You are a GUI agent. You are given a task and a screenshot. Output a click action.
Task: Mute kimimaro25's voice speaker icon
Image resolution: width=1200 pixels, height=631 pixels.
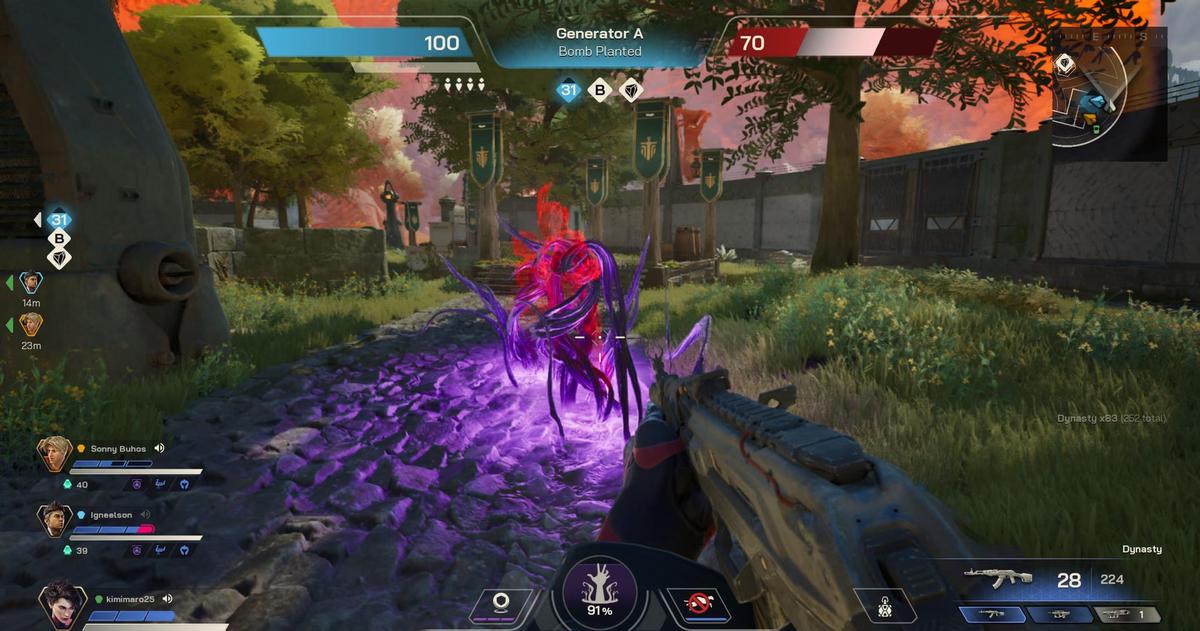(x=168, y=599)
